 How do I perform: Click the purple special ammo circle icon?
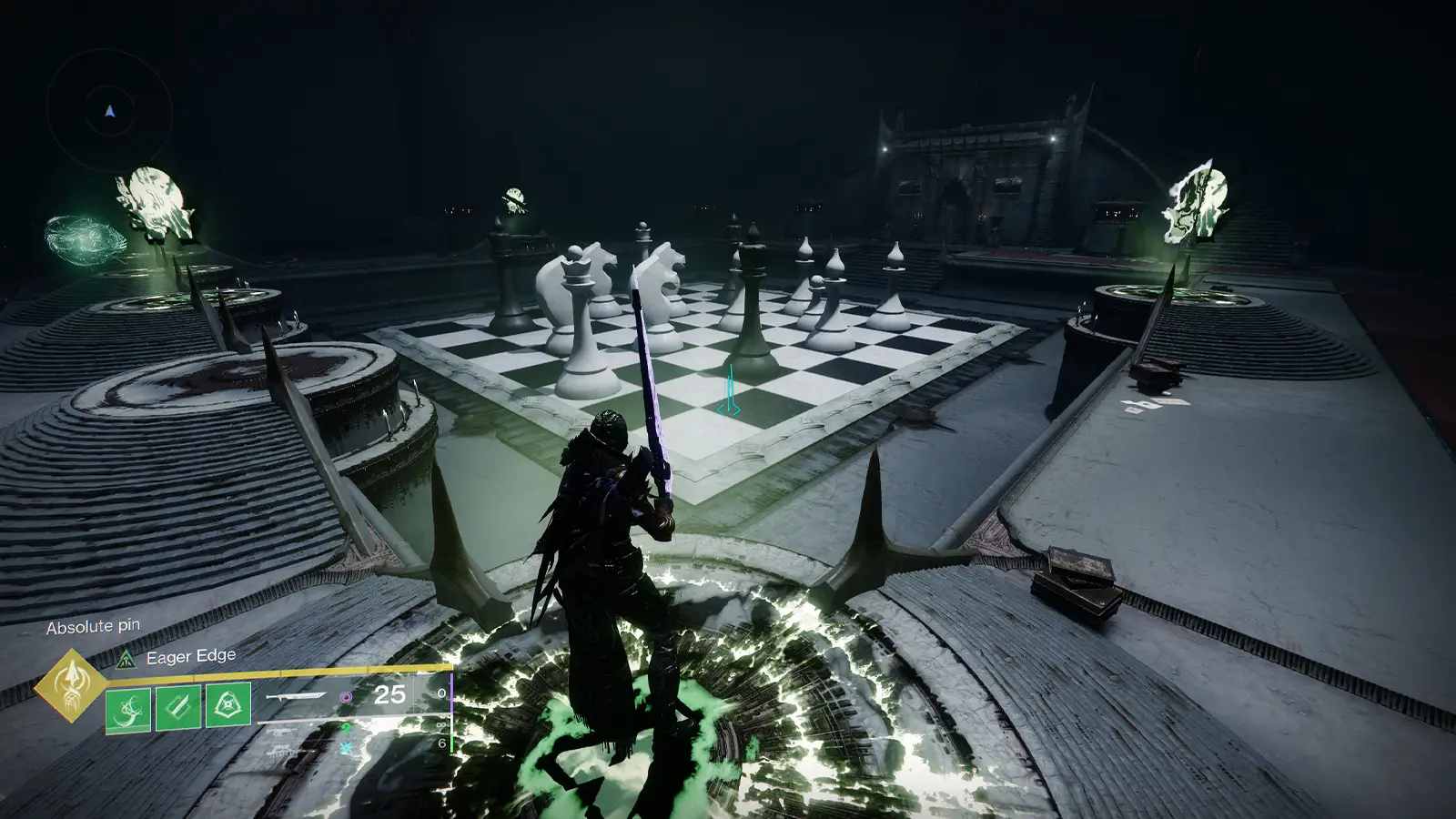coord(346,697)
